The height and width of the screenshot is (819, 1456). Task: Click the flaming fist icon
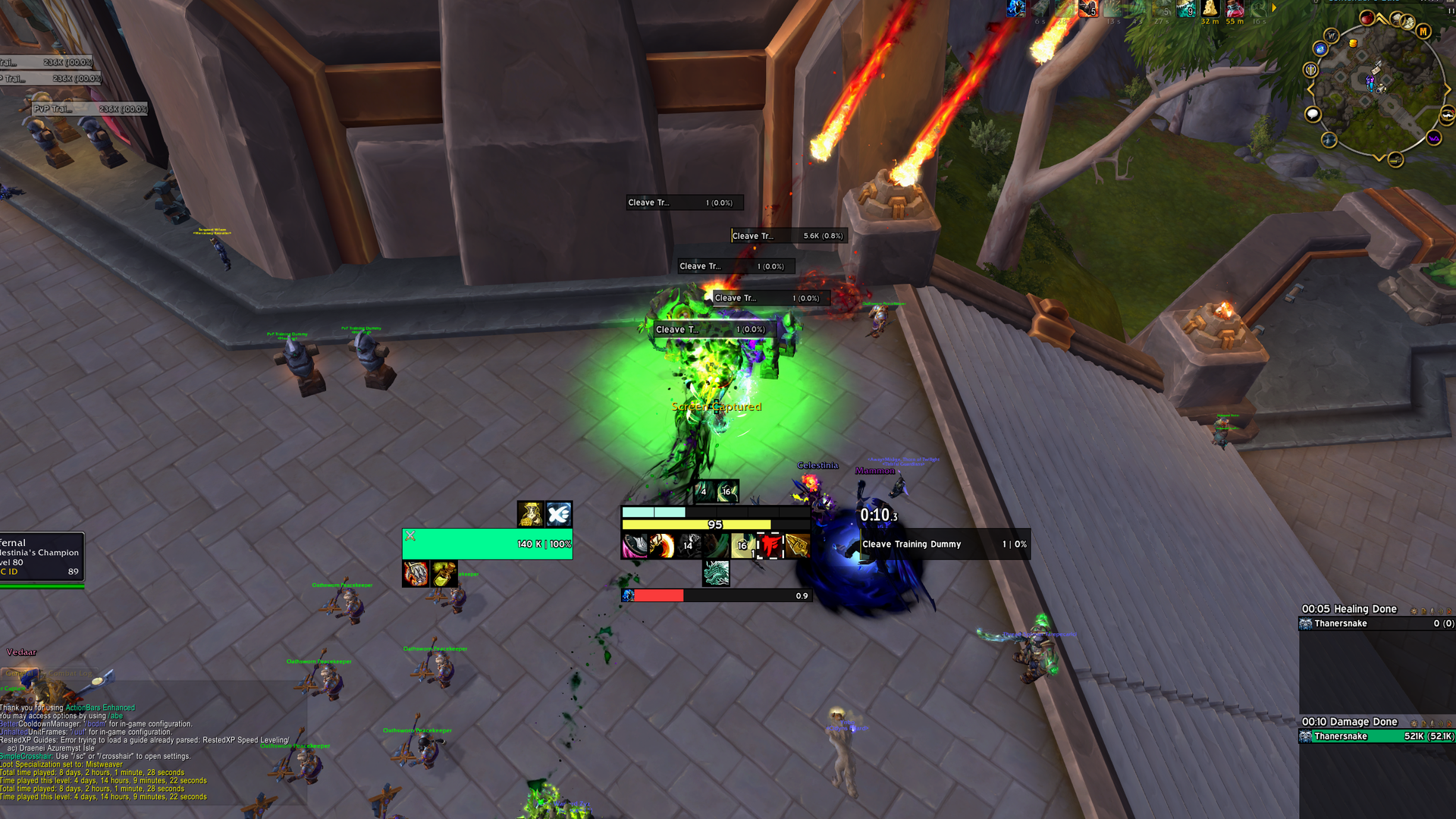click(x=416, y=574)
